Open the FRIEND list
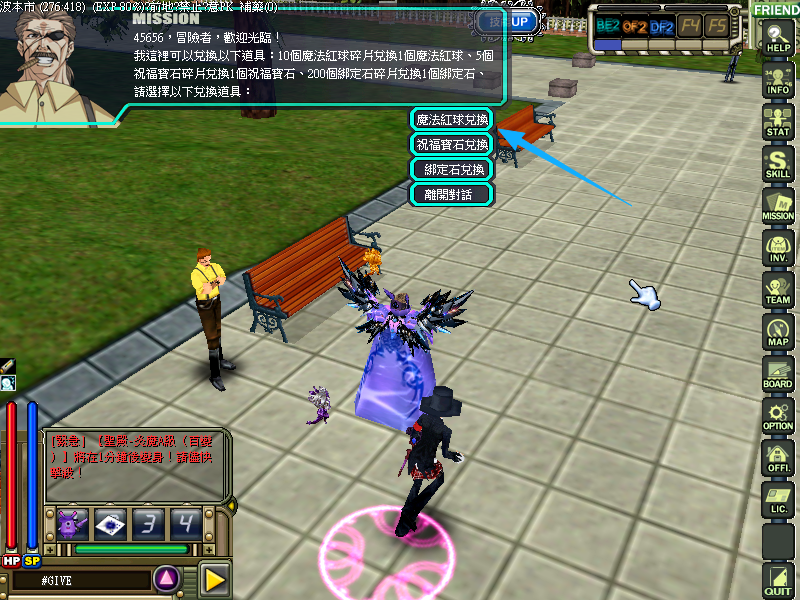The image size is (800, 600). pos(776,9)
